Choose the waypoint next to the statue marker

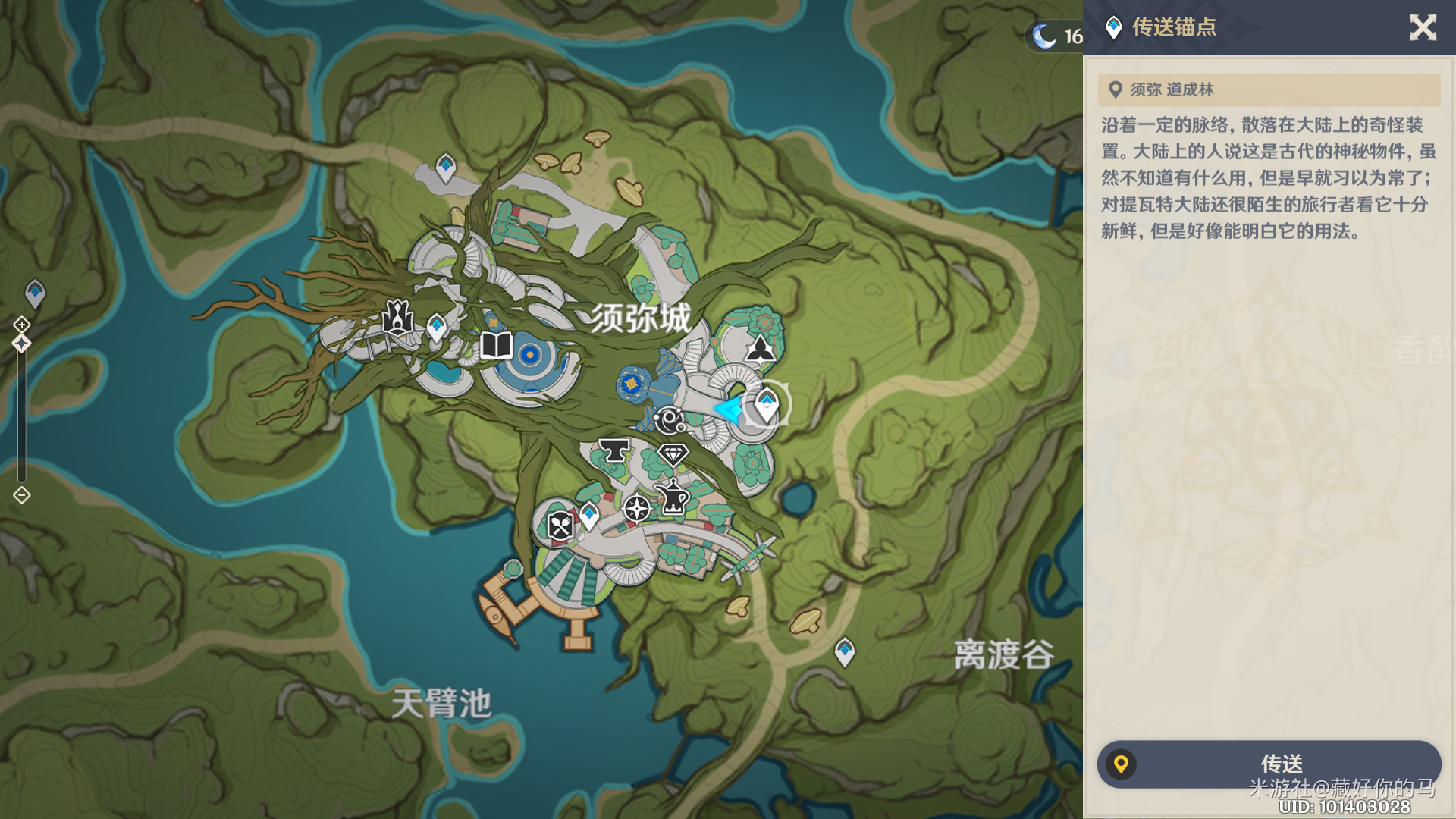(x=436, y=327)
